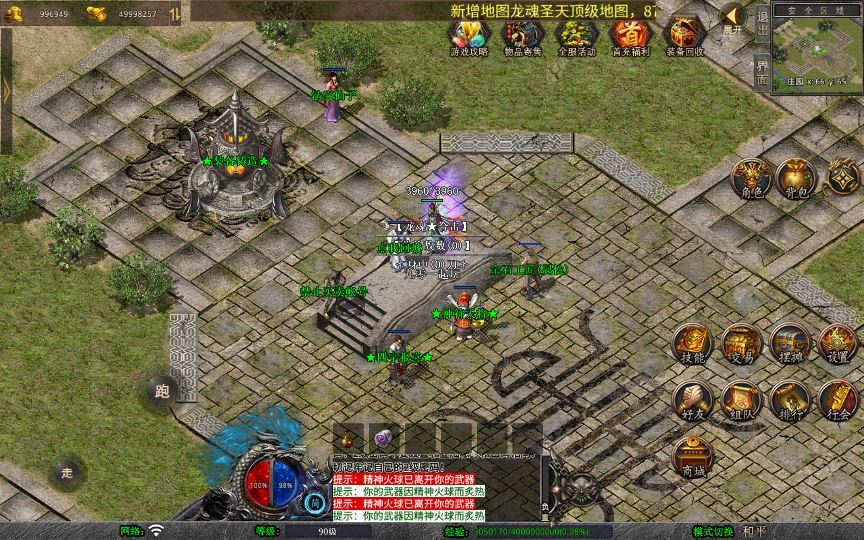This screenshot has height=540, width=864.
Task: Open the 装备回收 equipment recycle chest
Action: [x=684, y=37]
